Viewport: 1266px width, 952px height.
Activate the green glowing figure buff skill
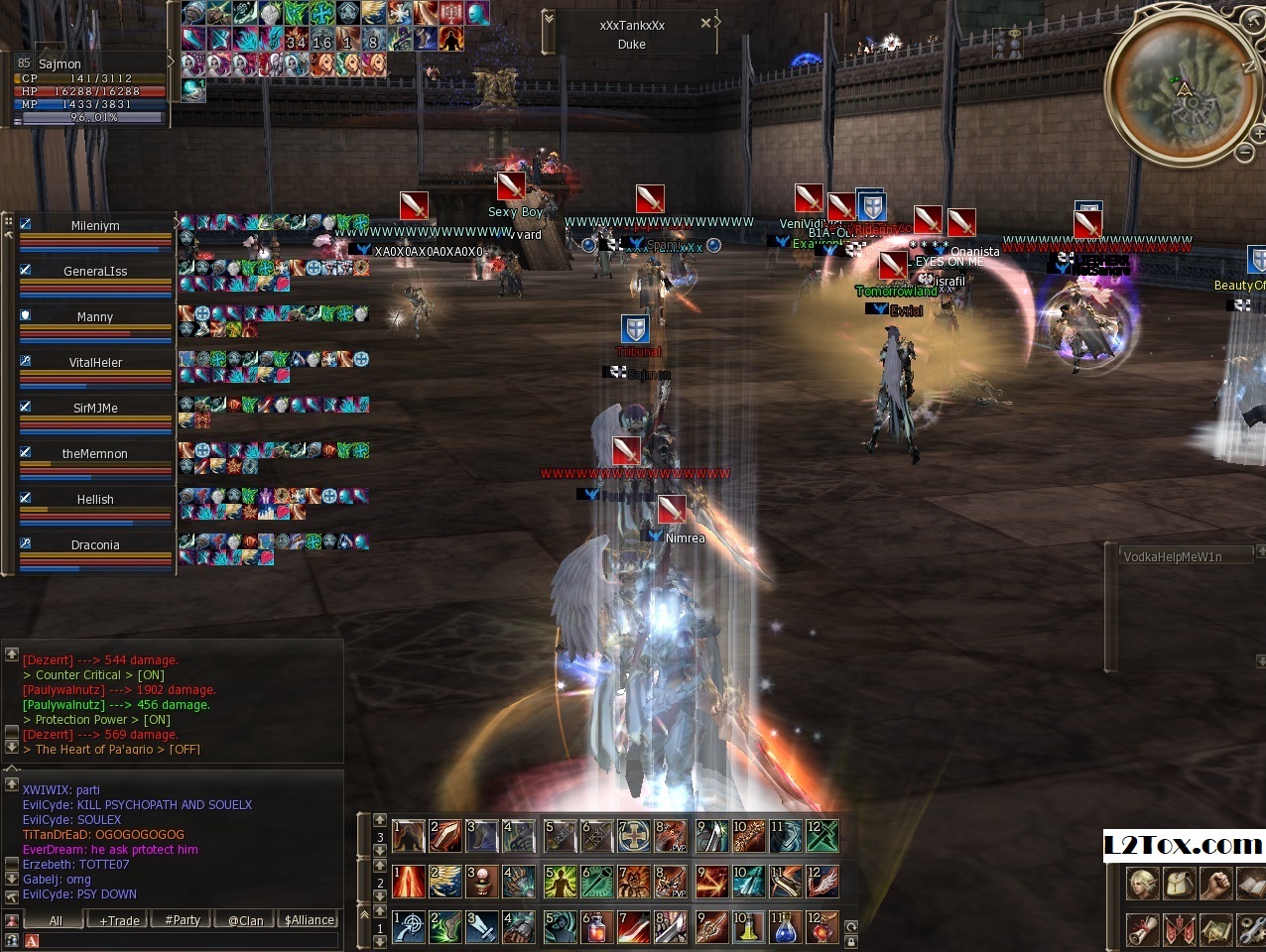click(x=560, y=882)
